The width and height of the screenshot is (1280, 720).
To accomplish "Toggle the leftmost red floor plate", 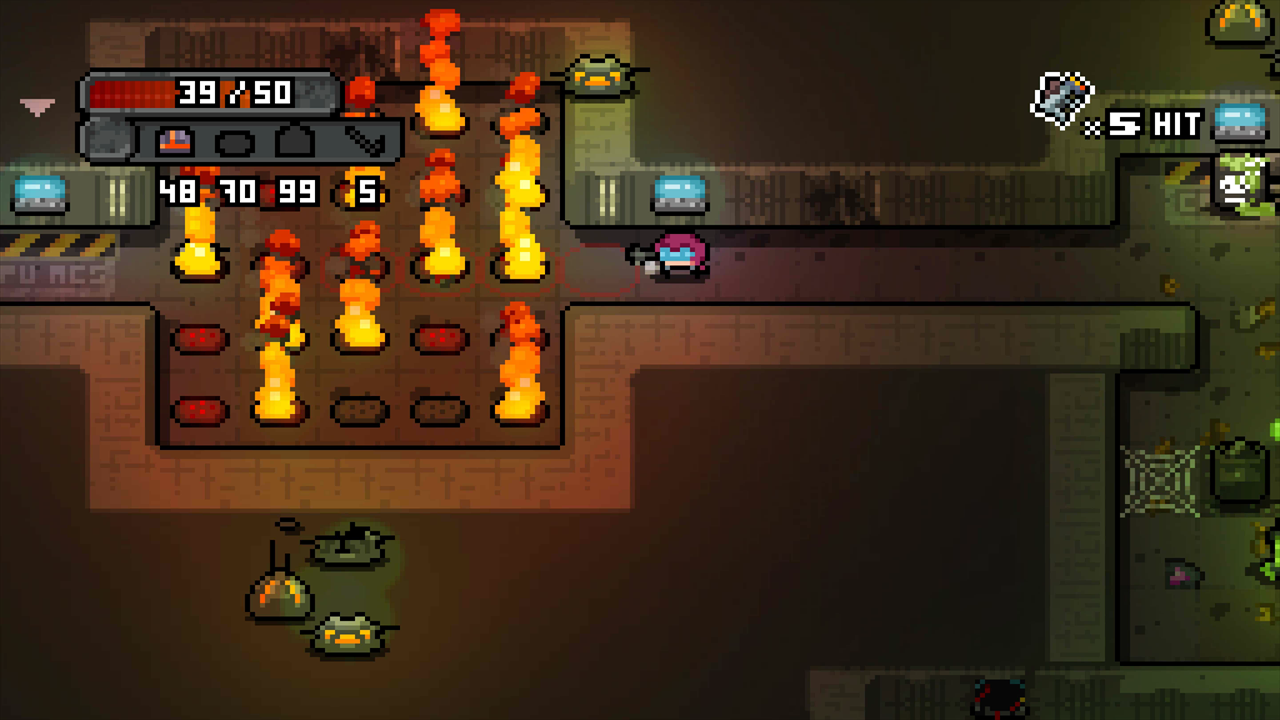I will coord(198,340).
